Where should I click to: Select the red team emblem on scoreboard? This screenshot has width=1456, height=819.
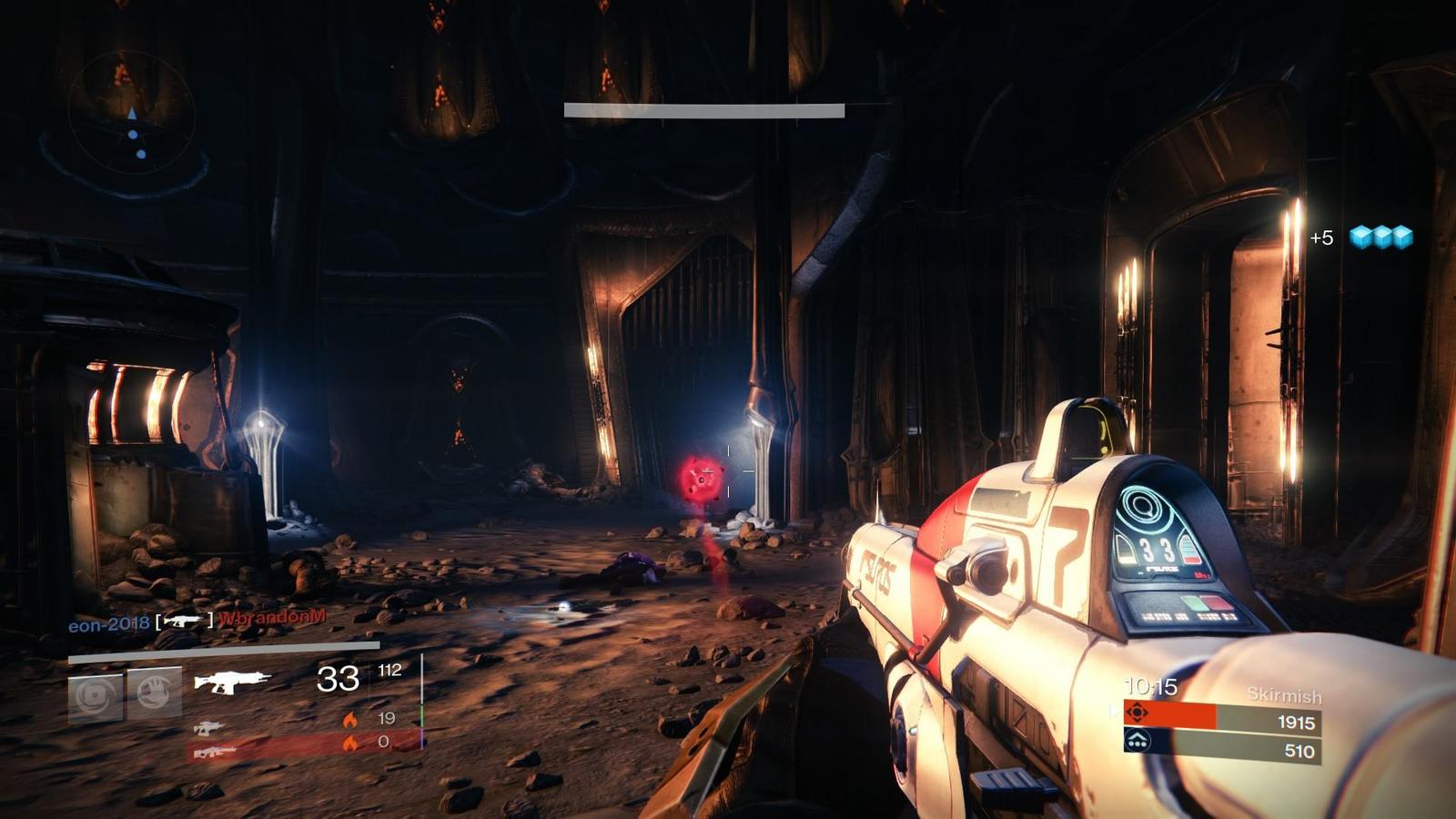pos(1137,713)
